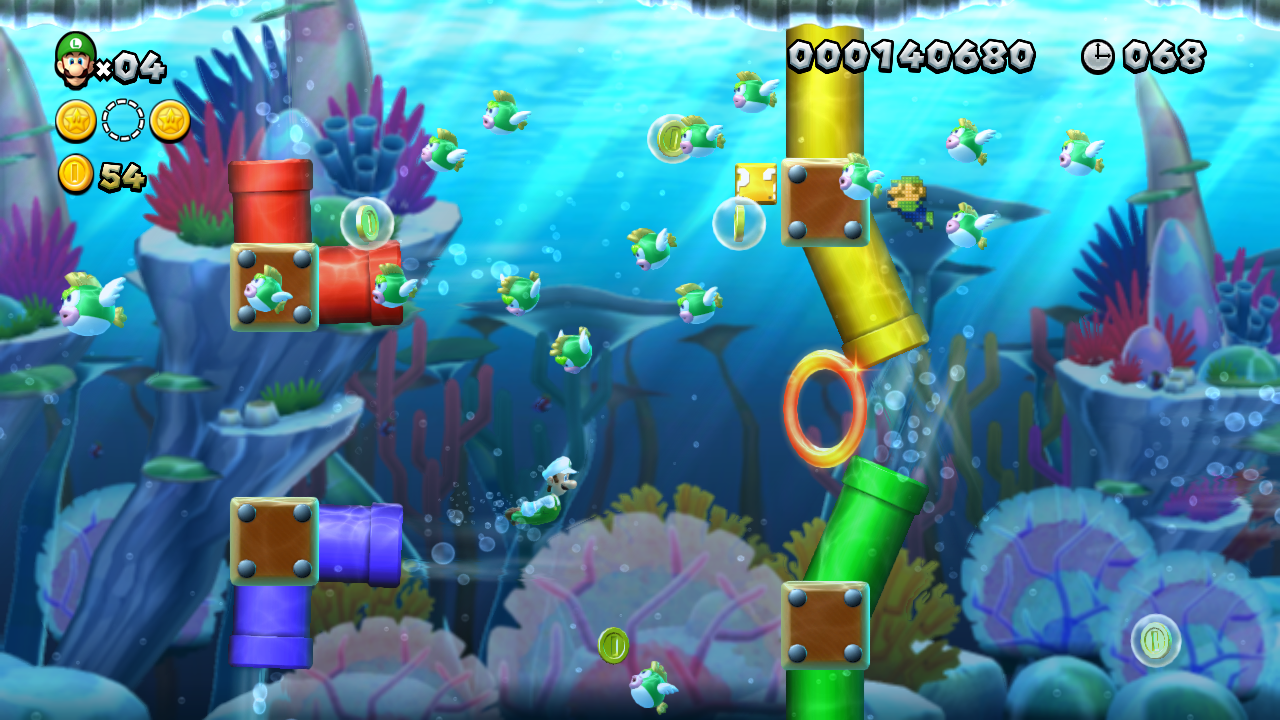The width and height of the screenshot is (1280, 720).
Task: Select the timer clock icon
Action: tap(1096, 57)
